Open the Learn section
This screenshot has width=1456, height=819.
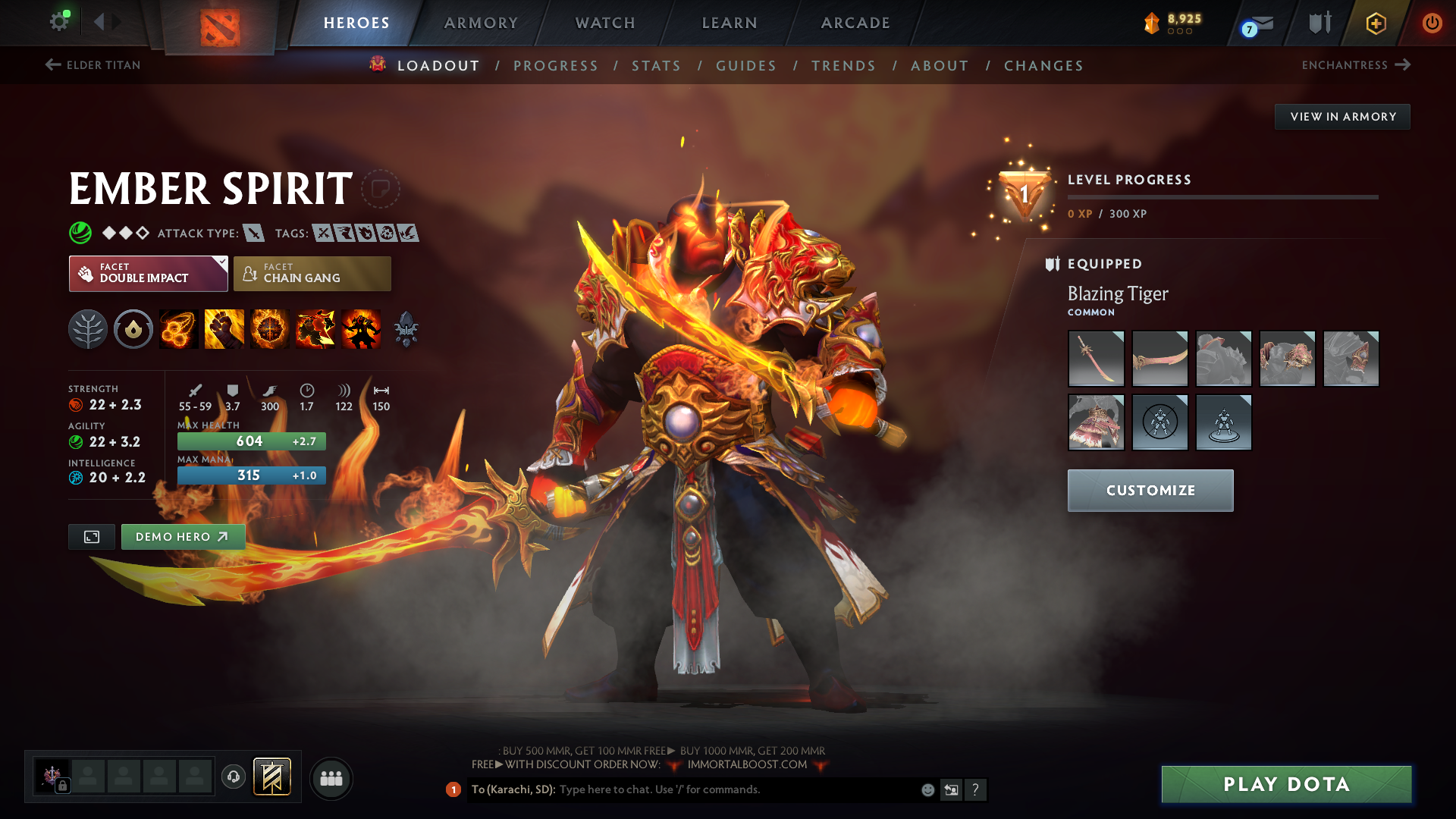[730, 23]
